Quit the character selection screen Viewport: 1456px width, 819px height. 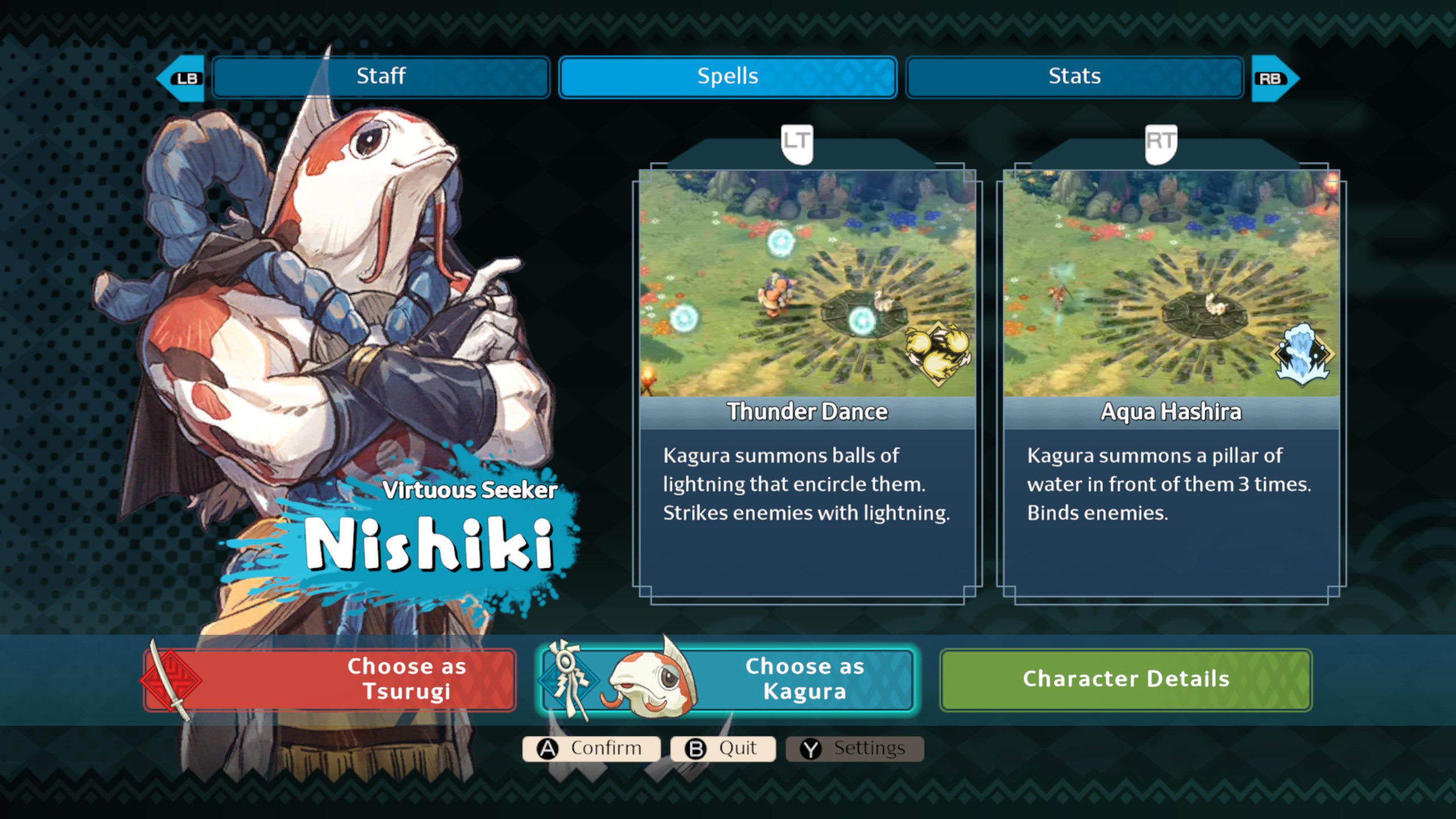723,748
